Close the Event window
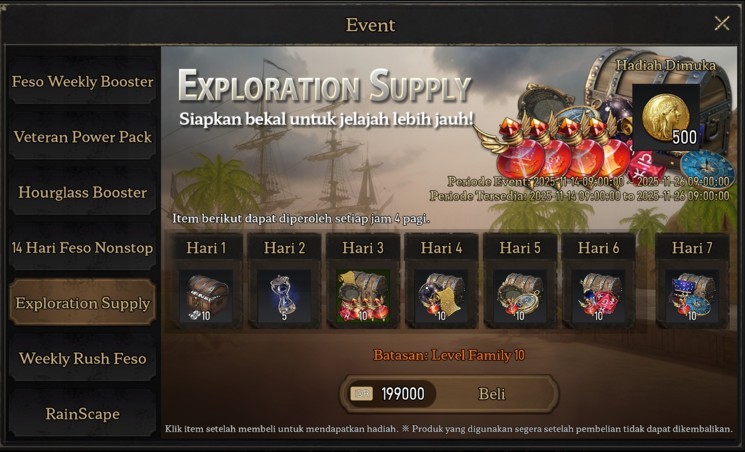Viewport: 745px width, 452px height. pos(721,24)
